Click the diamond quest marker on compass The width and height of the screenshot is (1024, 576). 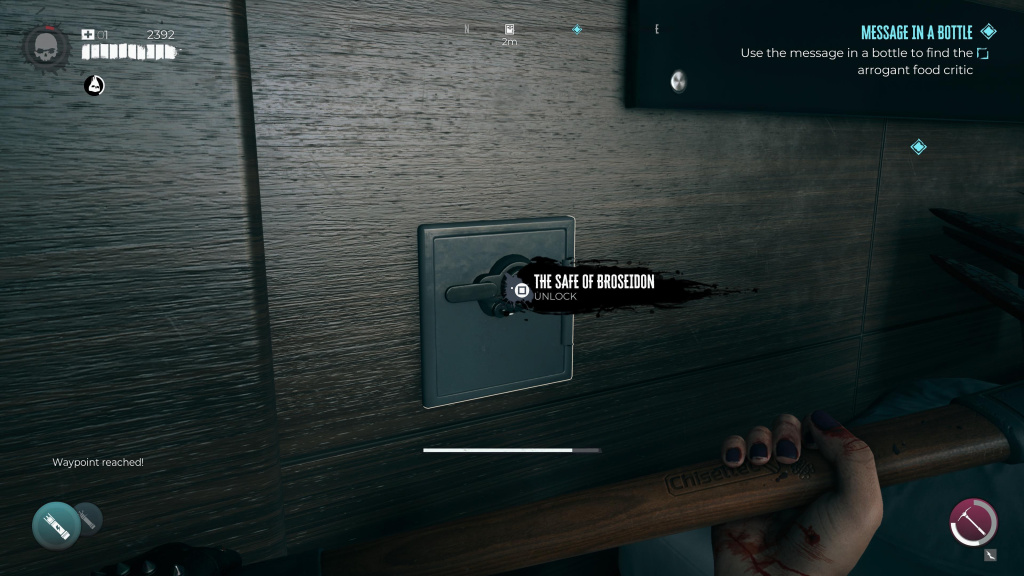coord(577,29)
